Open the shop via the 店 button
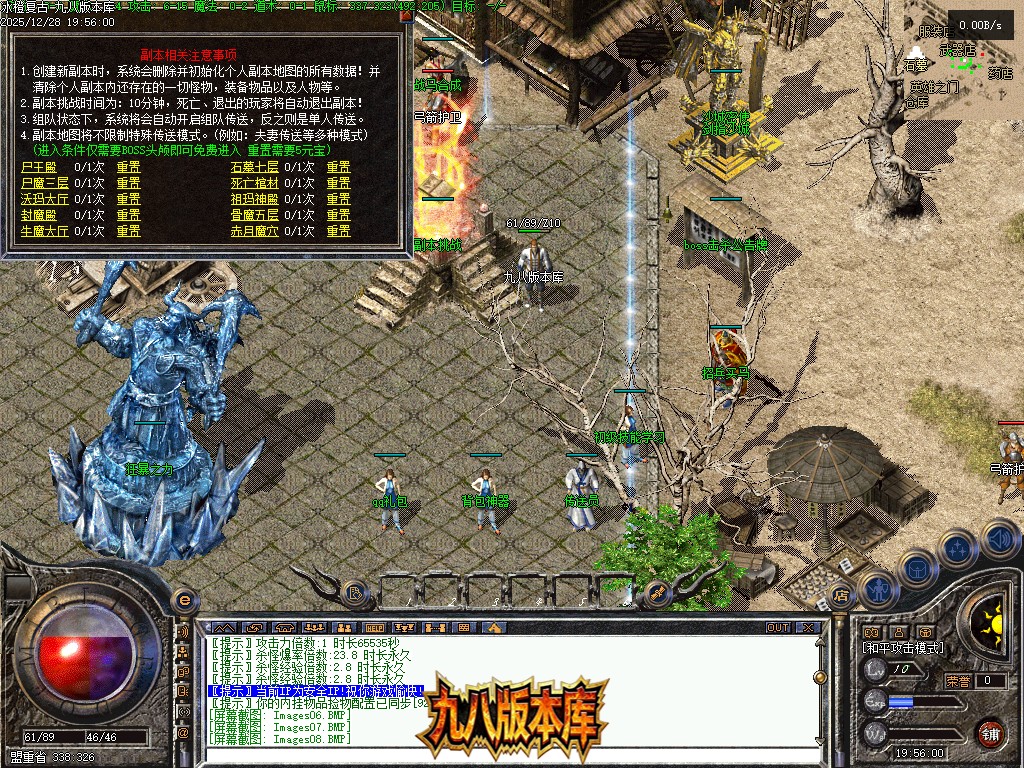This screenshot has width=1024, height=768. coord(841,596)
